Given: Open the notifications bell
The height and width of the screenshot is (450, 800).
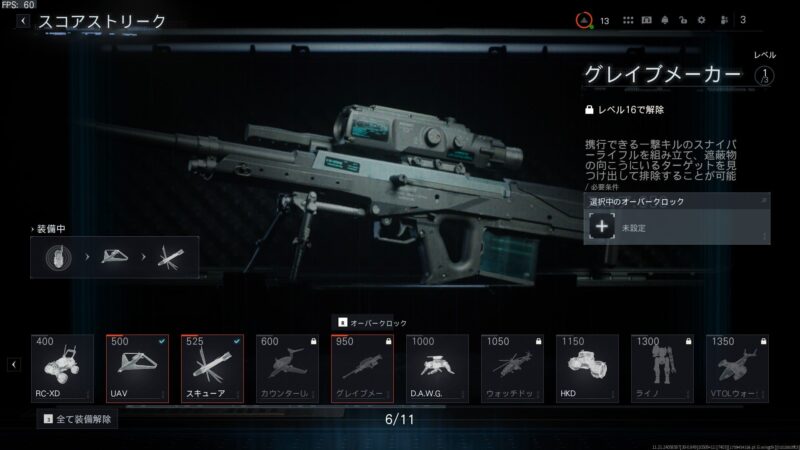Looking at the screenshot, I should pyautogui.click(x=665, y=20).
